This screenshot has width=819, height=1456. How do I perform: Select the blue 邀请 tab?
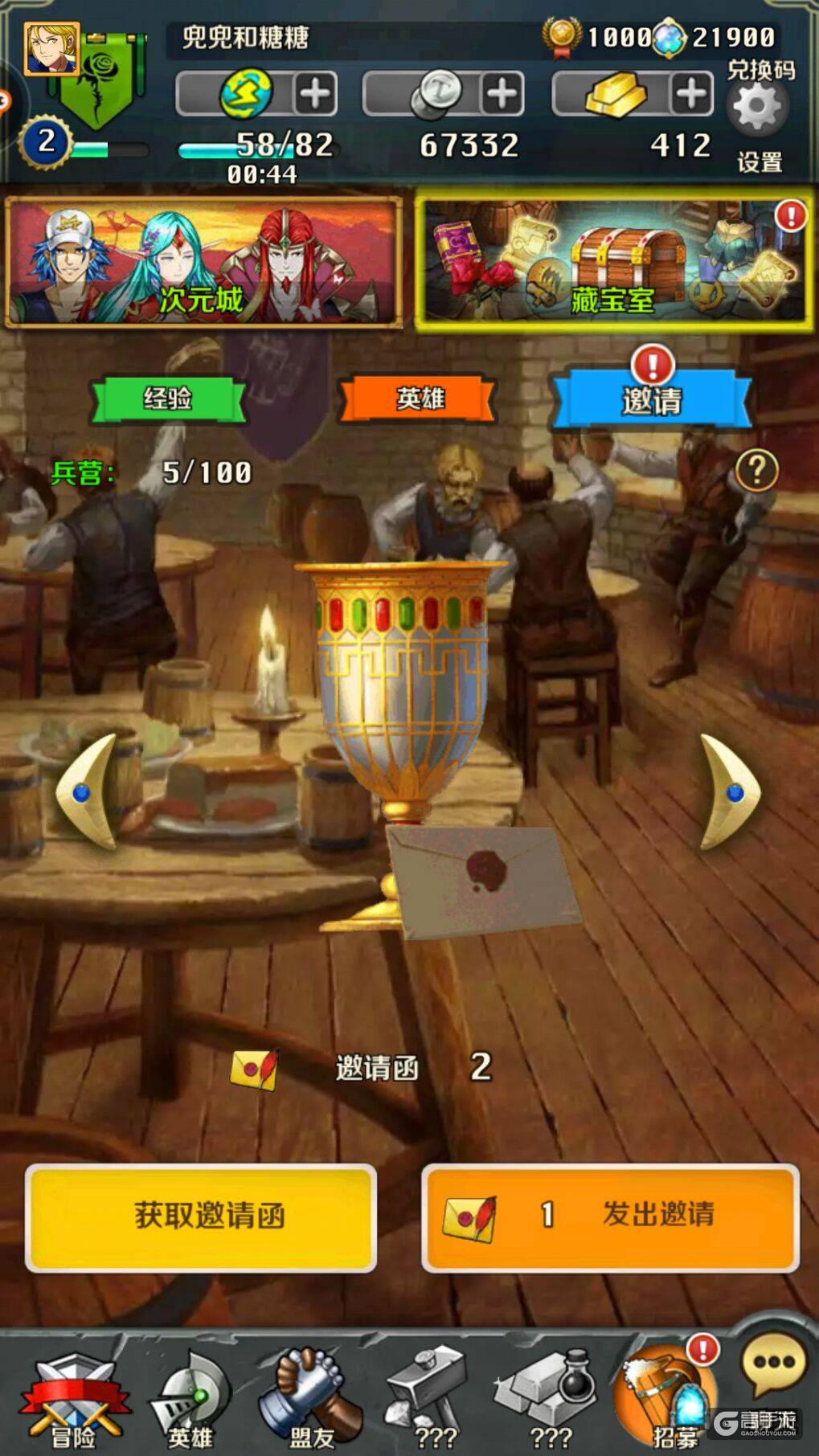coord(651,399)
